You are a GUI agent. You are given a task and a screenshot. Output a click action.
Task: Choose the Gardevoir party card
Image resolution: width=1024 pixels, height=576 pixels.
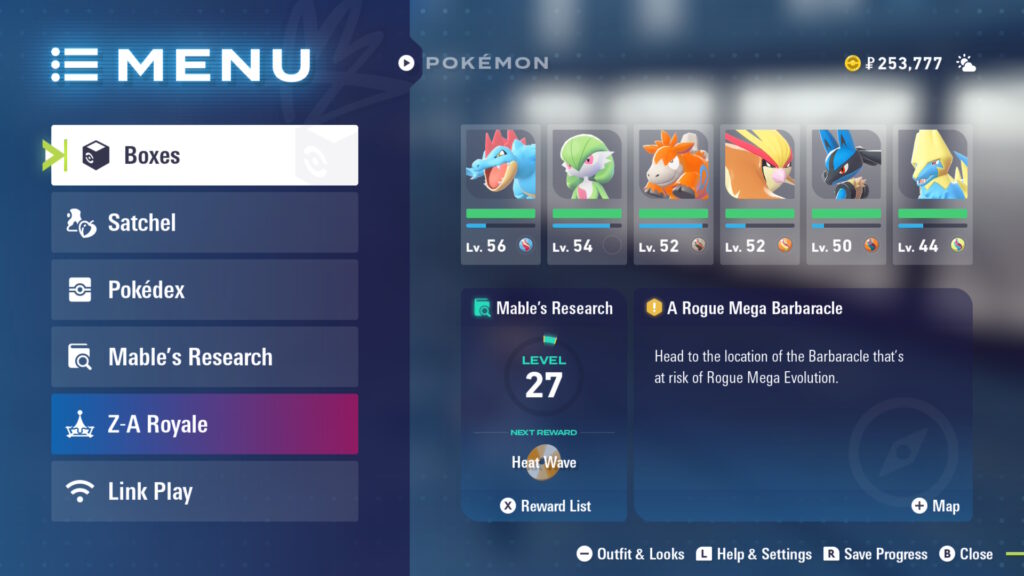click(587, 194)
